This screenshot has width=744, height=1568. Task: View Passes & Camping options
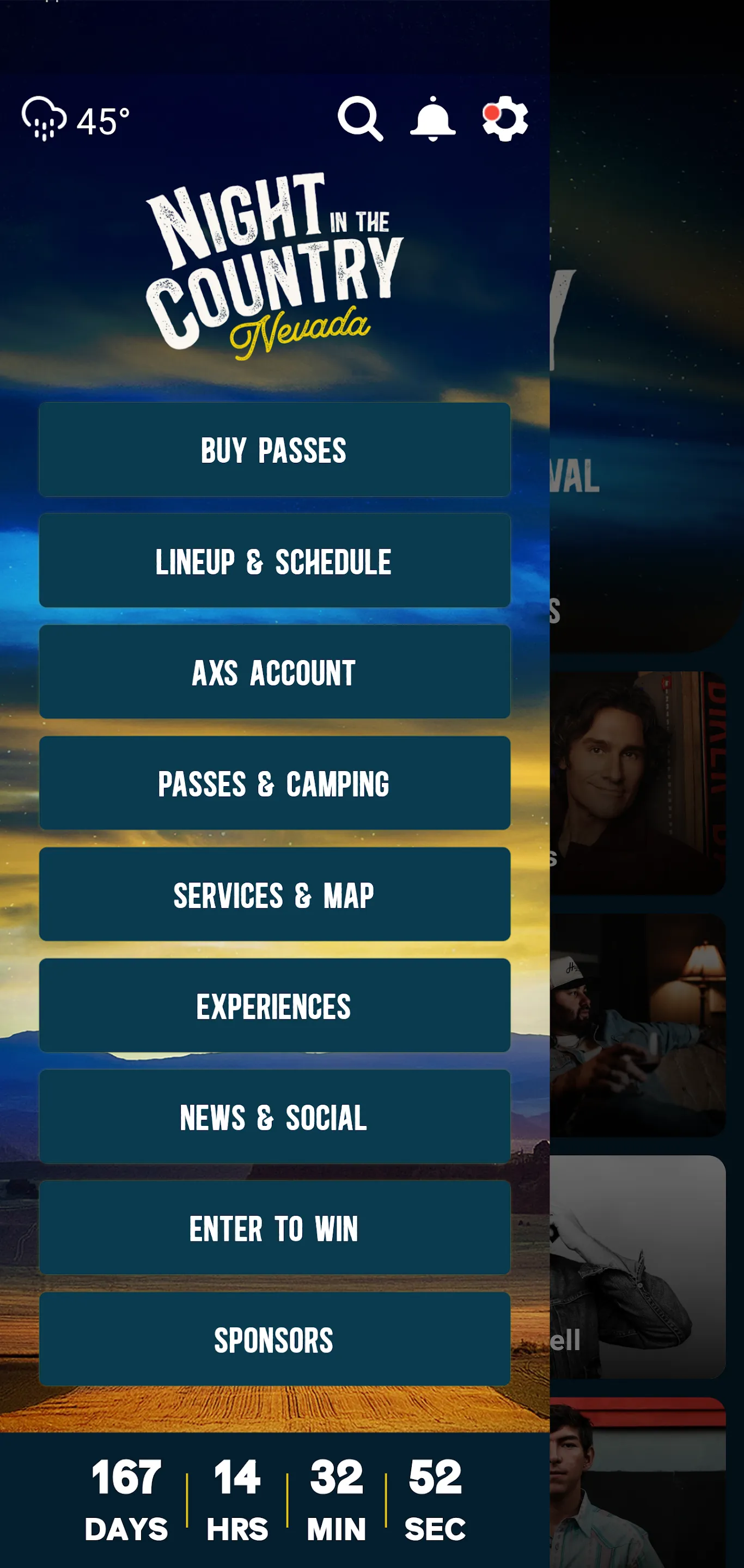click(274, 784)
